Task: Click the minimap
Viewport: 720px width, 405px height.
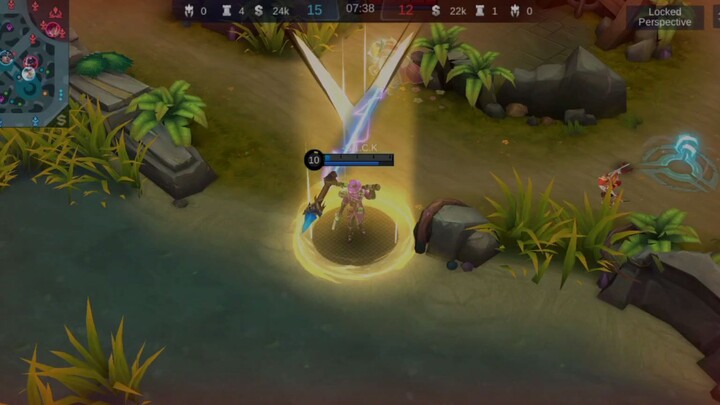Action: pos(33,60)
